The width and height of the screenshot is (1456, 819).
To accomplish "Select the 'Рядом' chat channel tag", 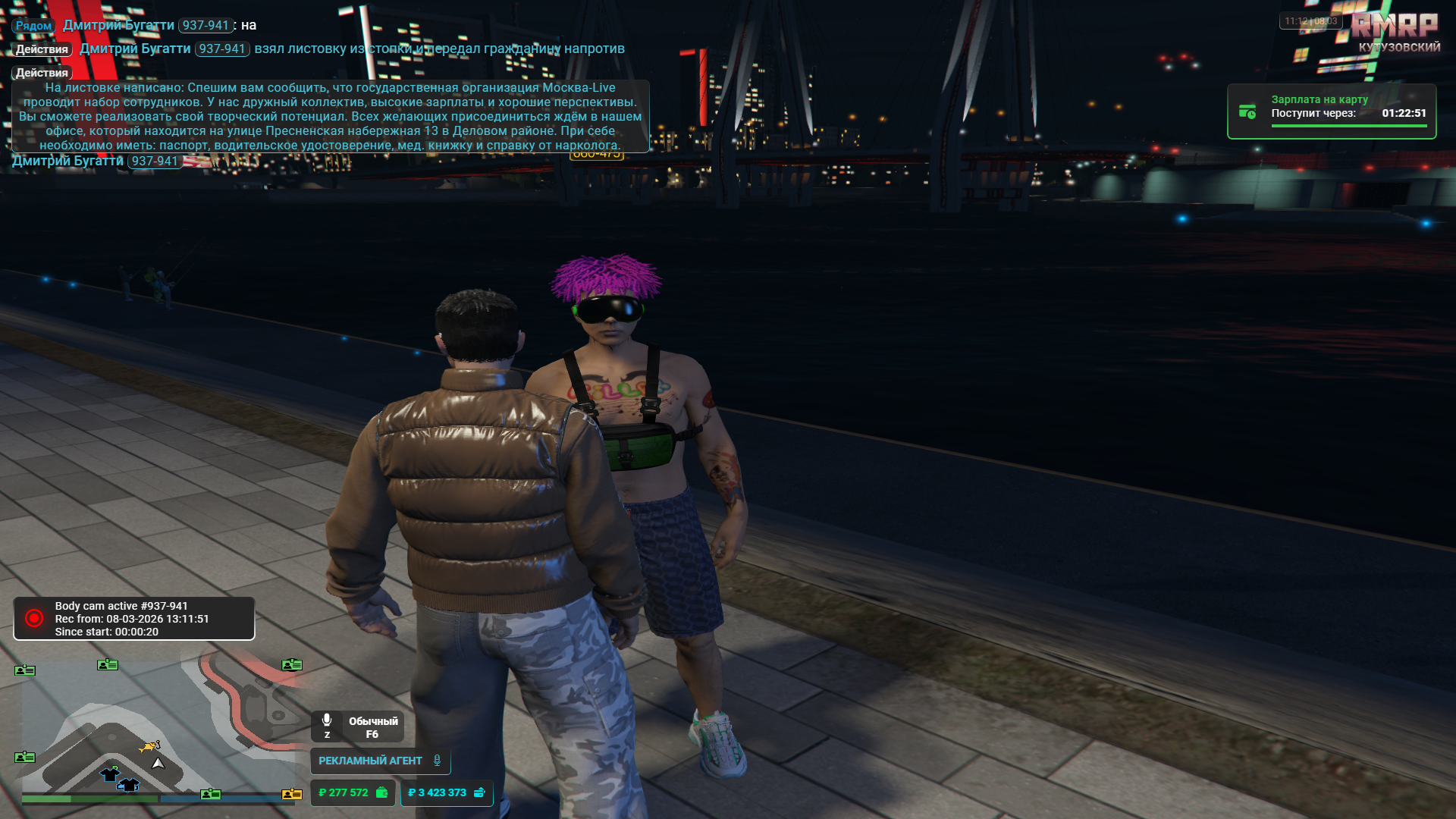I will 33,26.
